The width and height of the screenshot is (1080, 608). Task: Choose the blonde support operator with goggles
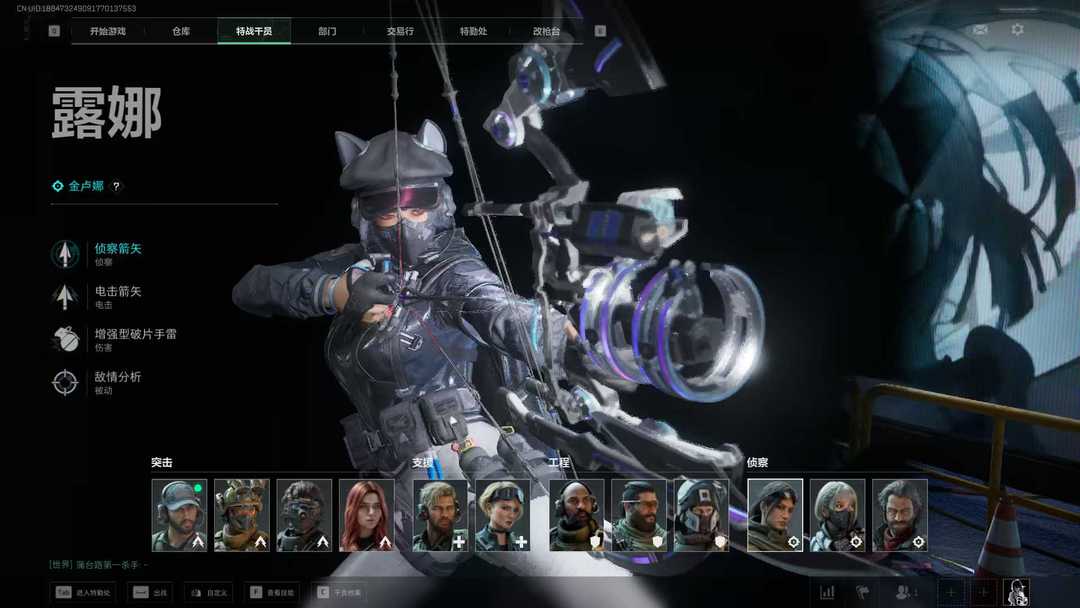tap(502, 515)
